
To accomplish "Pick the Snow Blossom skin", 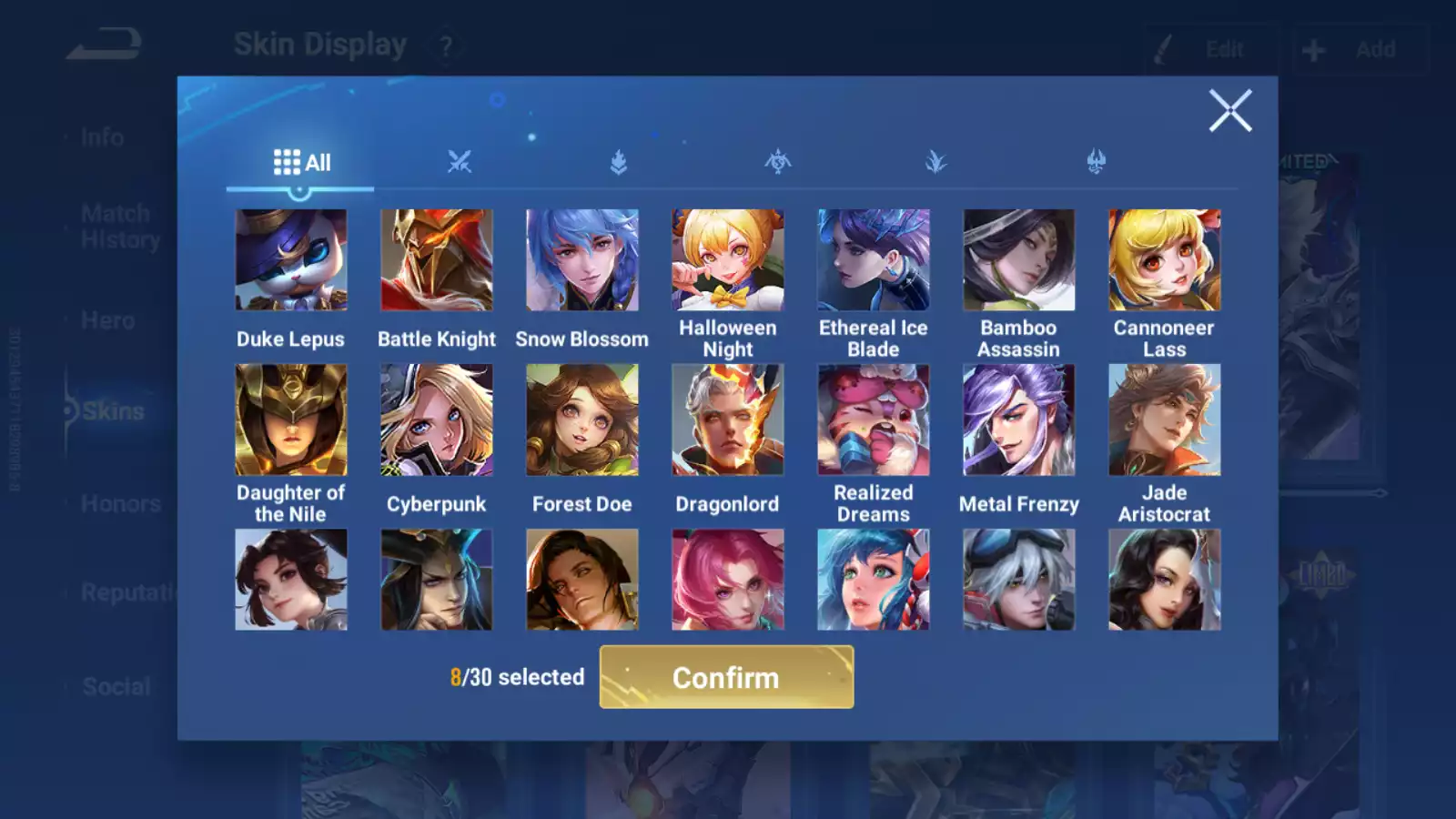I will [x=581, y=261].
